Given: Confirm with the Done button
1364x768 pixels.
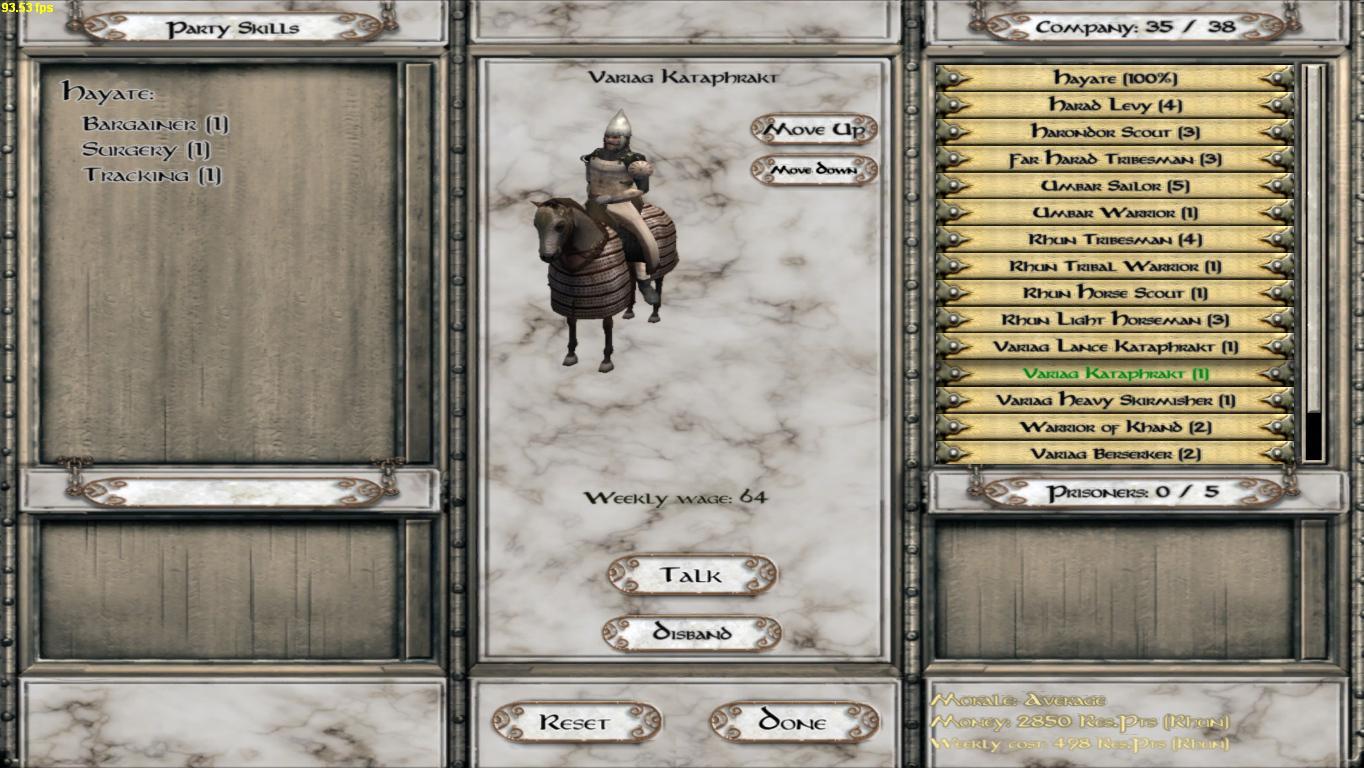Looking at the screenshot, I should (794, 722).
